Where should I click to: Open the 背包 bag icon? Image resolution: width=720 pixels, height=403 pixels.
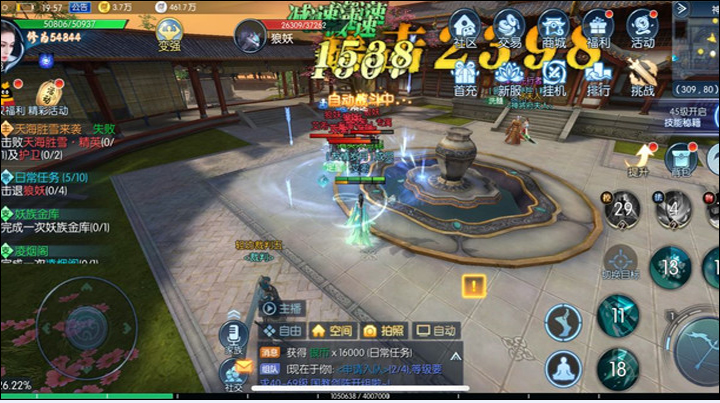point(682,160)
